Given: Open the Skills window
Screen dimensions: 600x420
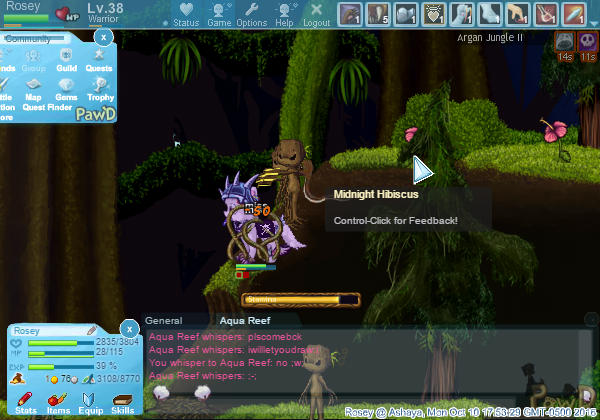Looking at the screenshot, I should pyautogui.click(x=122, y=404).
